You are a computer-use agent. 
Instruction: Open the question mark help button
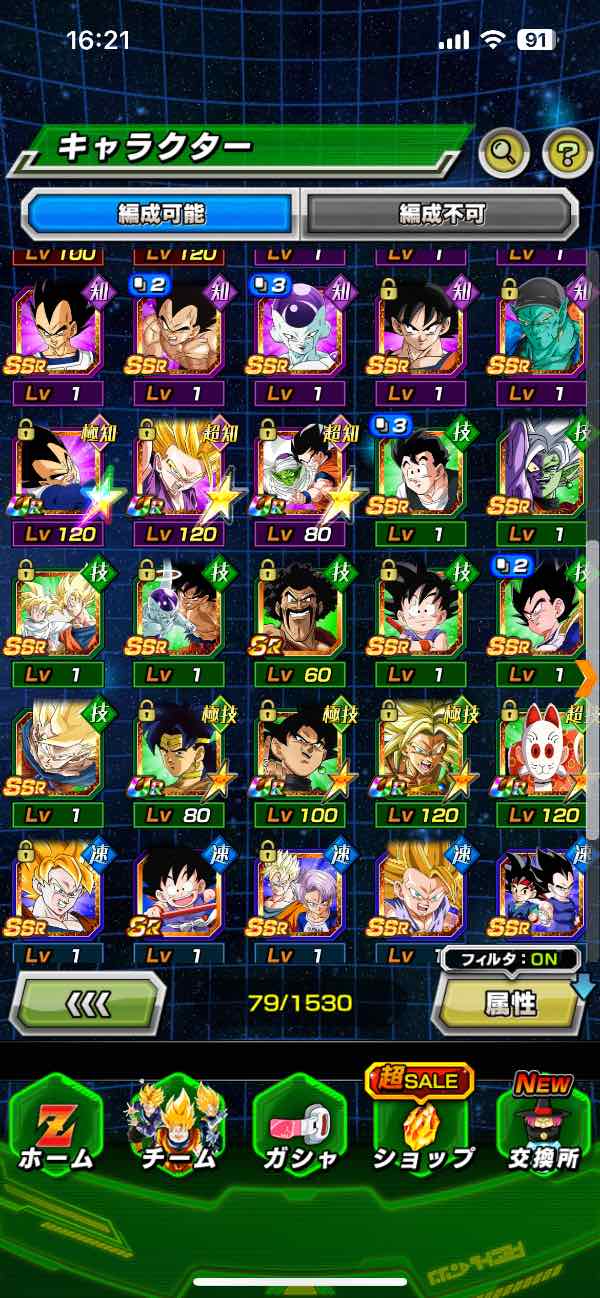[567, 152]
